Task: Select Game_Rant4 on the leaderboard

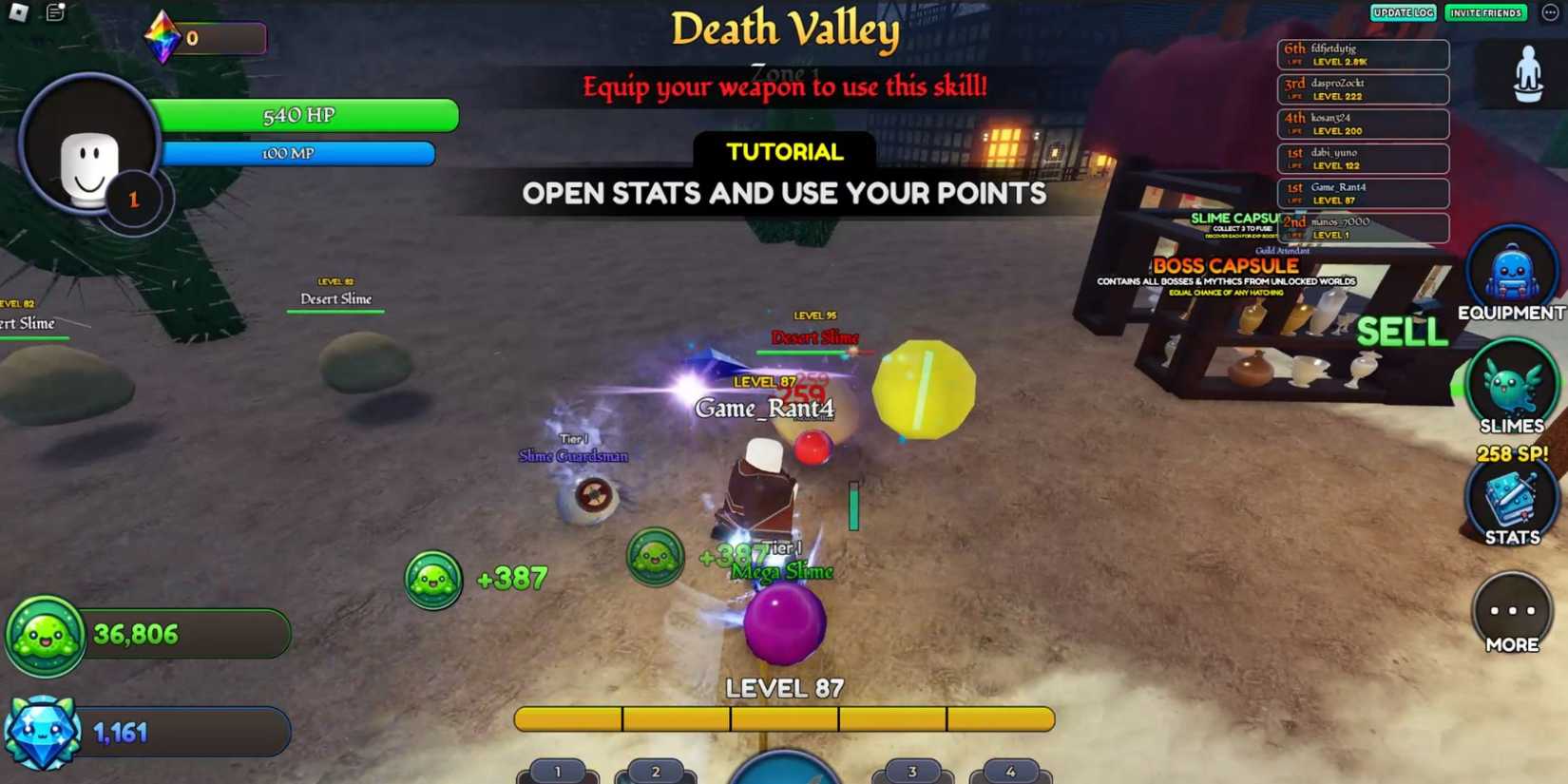Action: pos(1365,194)
